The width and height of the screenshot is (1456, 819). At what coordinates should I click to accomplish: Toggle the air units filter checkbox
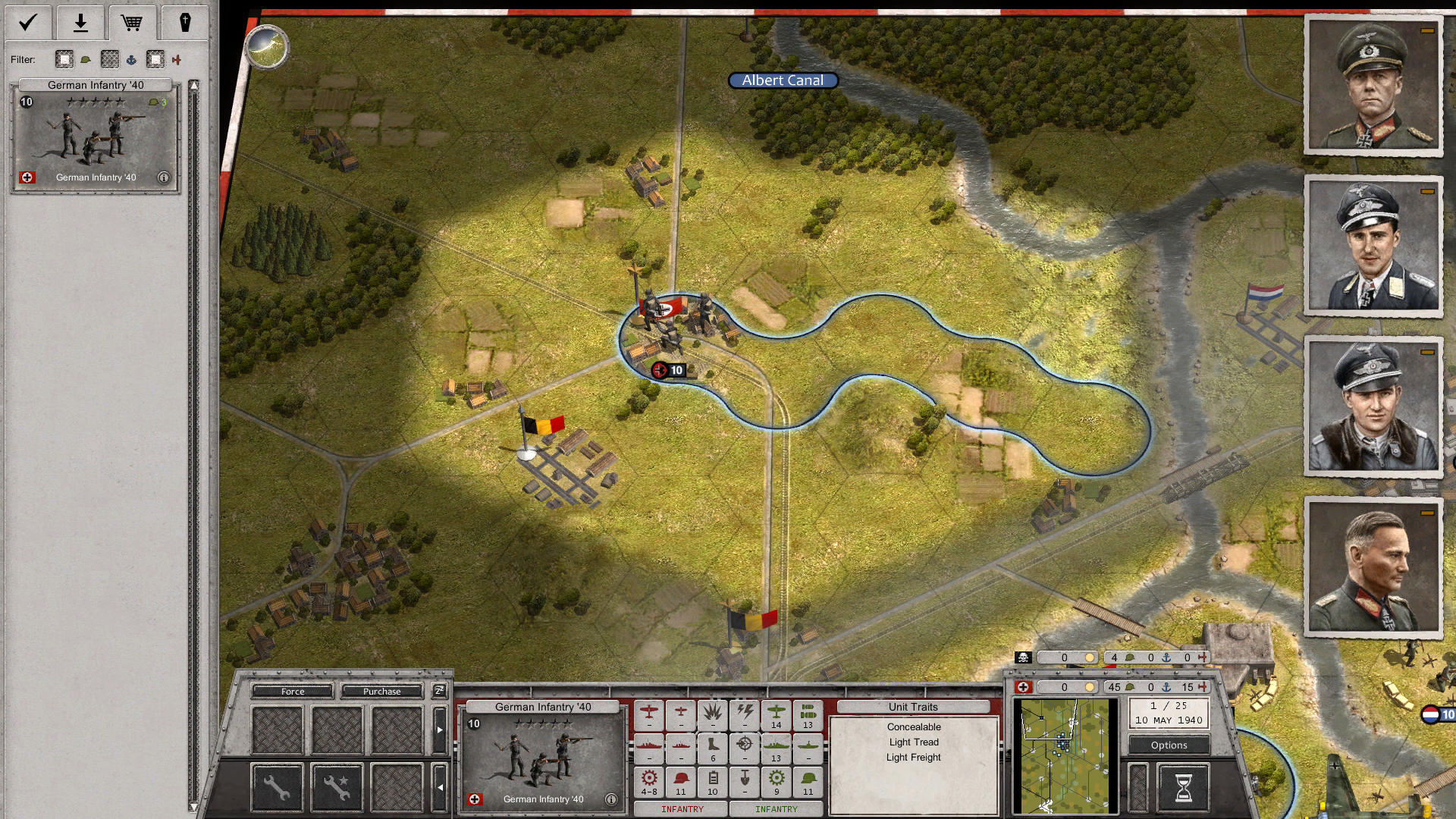tap(155, 59)
